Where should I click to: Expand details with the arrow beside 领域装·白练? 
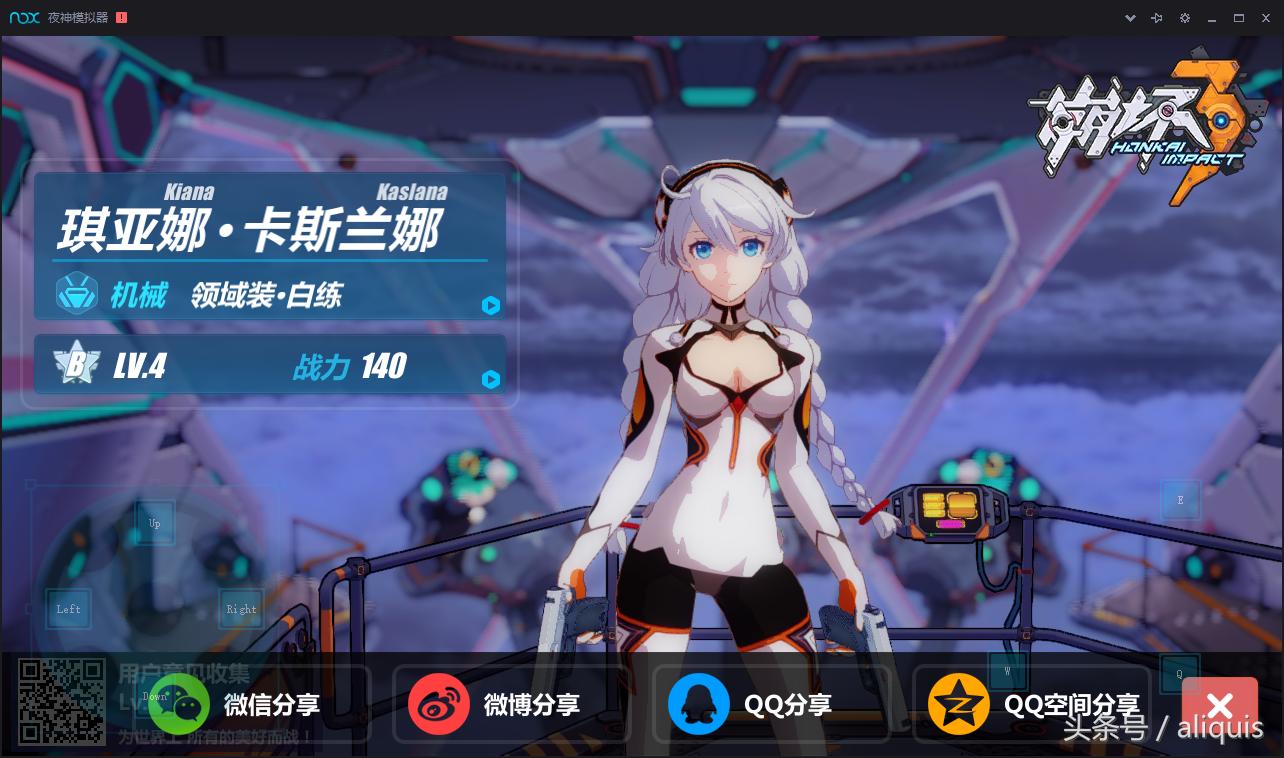point(491,306)
